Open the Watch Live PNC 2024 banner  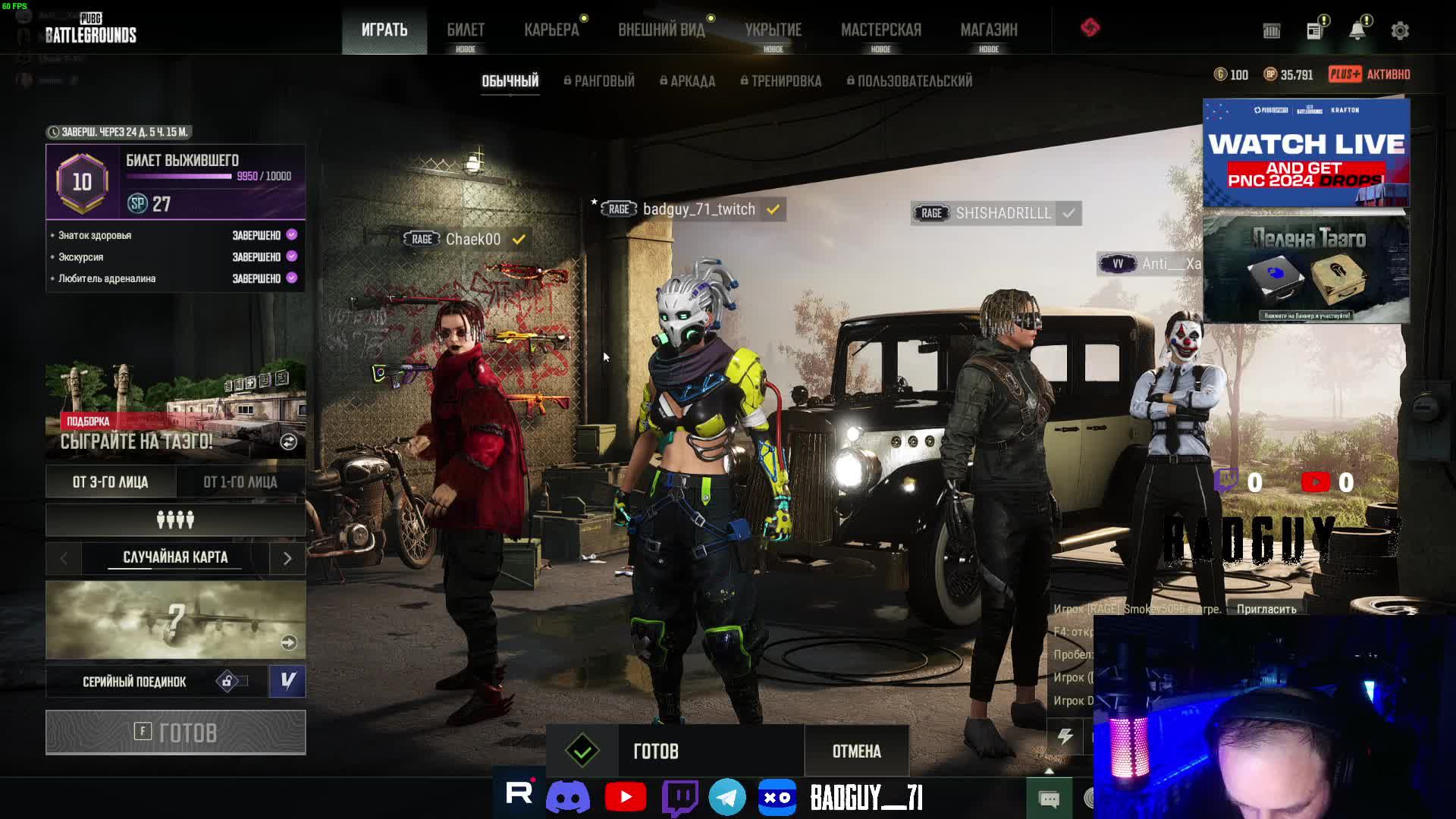click(1306, 152)
